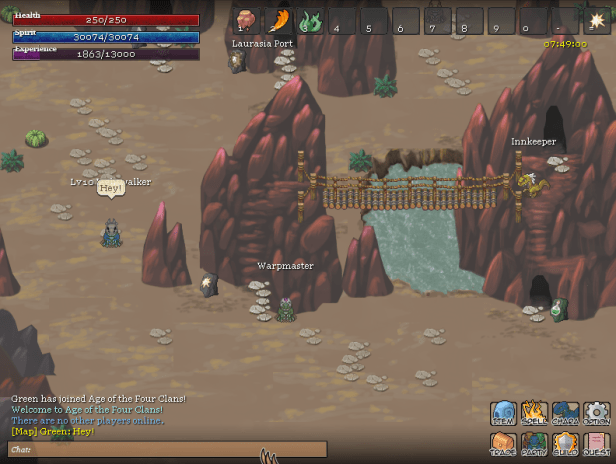Open the Option gear menu
The width and height of the screenshot is (616, 464).
(597, 413)
